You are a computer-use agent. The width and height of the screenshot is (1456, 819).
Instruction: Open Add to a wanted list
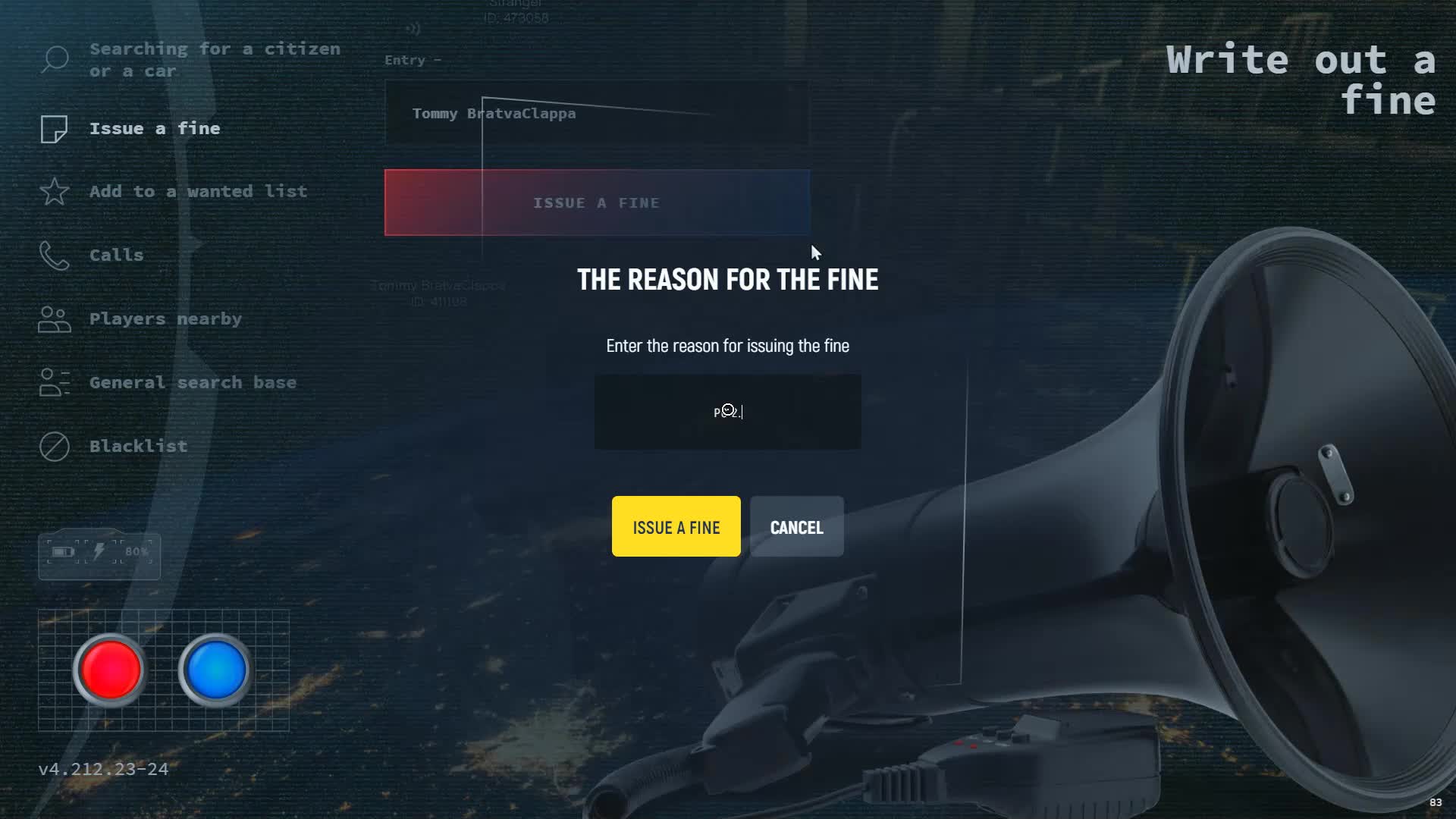[x=198, y=192]
